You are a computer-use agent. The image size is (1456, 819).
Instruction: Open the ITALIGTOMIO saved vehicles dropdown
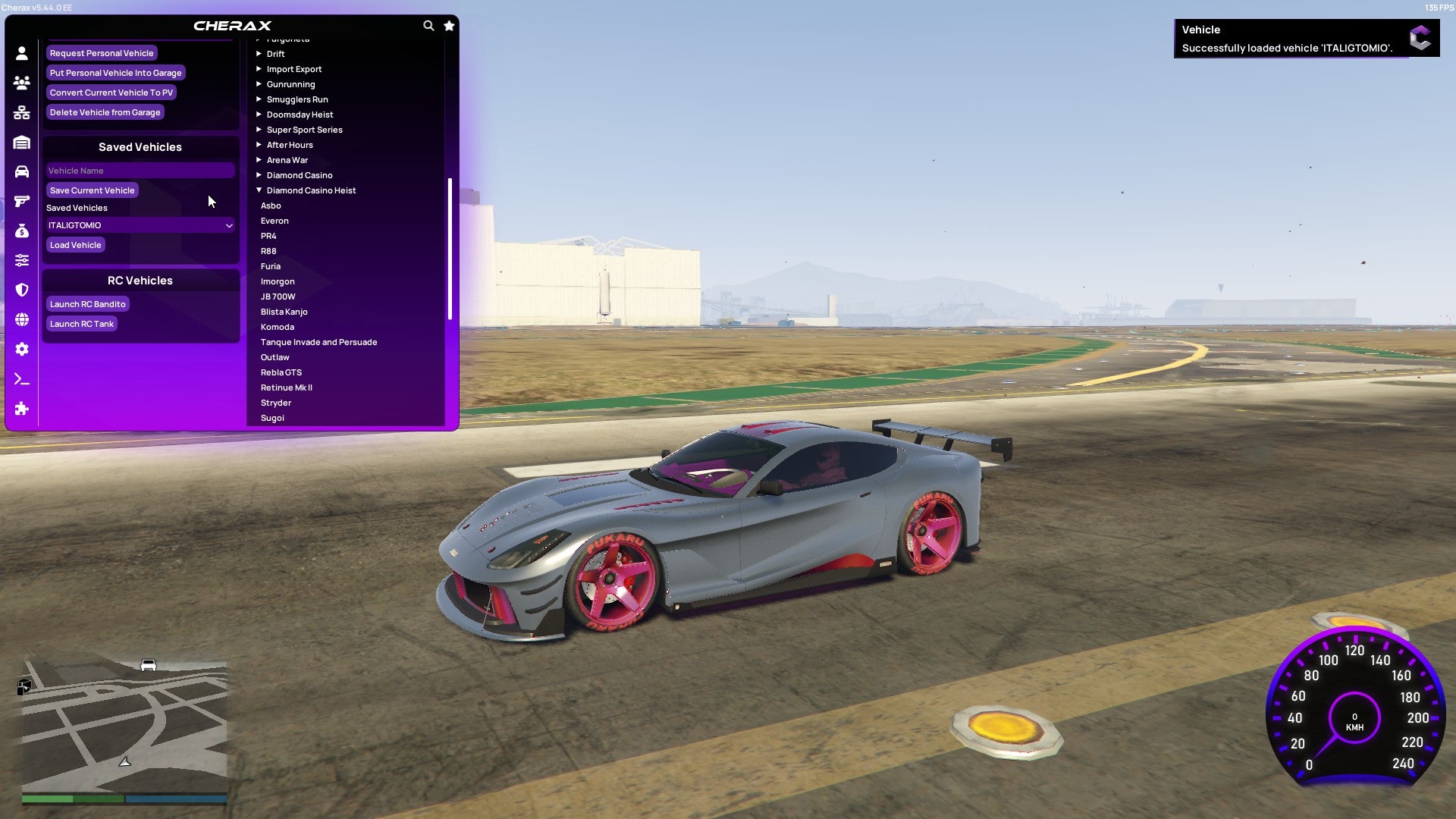coord(140,225)
